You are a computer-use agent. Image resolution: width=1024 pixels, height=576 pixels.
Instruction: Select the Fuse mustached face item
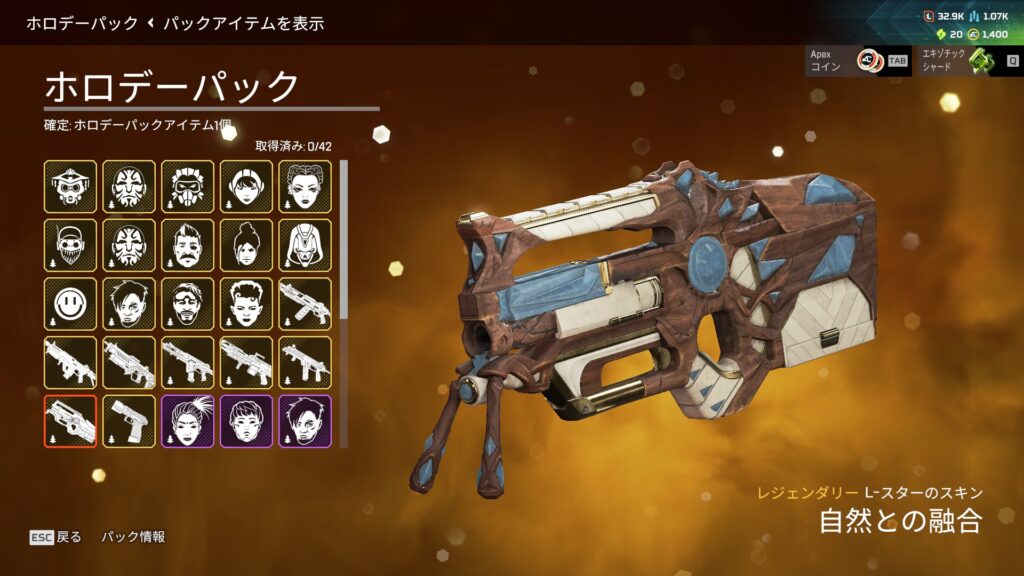click(x=188, y=245)
